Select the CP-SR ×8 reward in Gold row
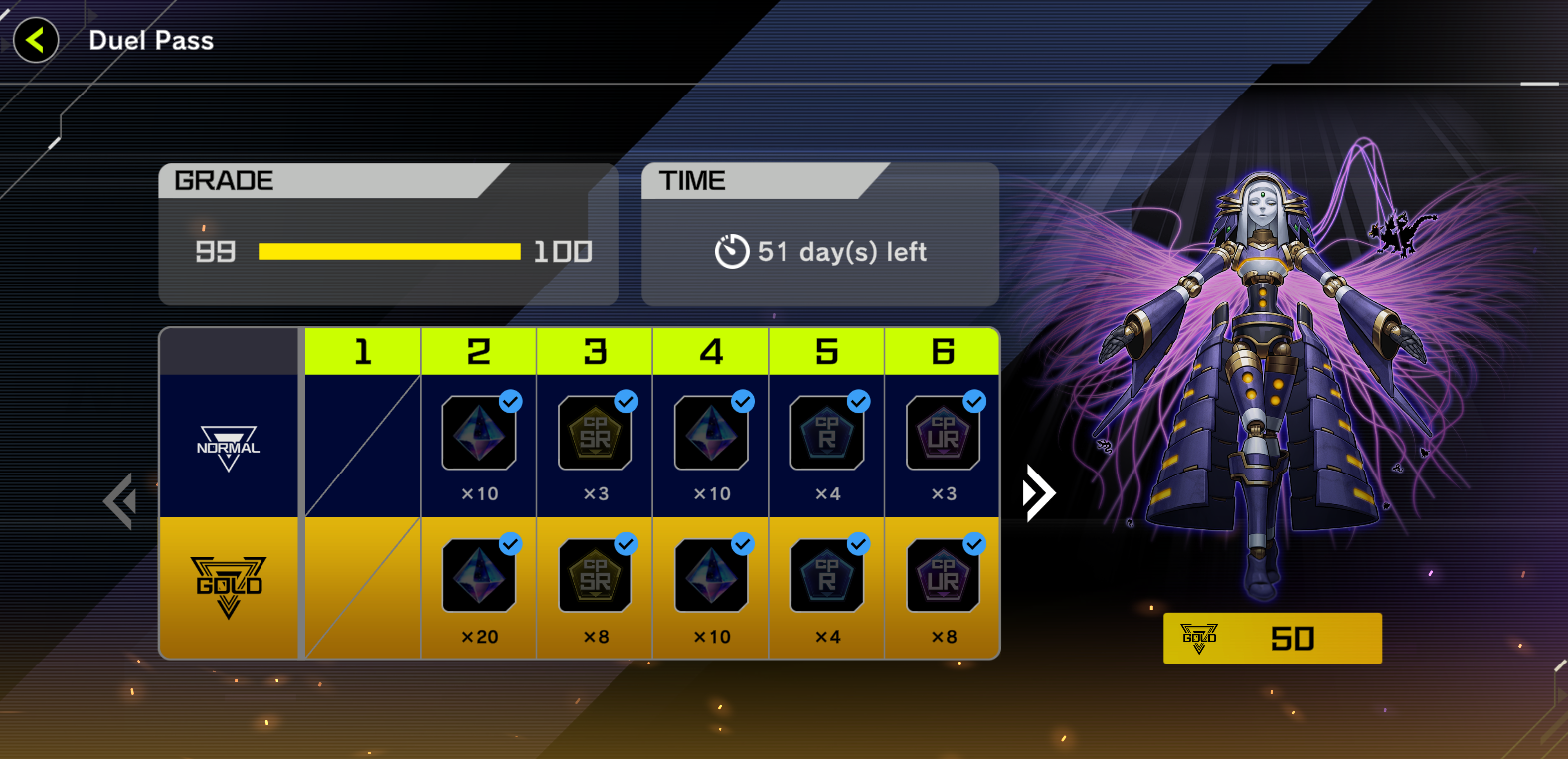The image size is (1568, 759). click(x=595, y=575)
